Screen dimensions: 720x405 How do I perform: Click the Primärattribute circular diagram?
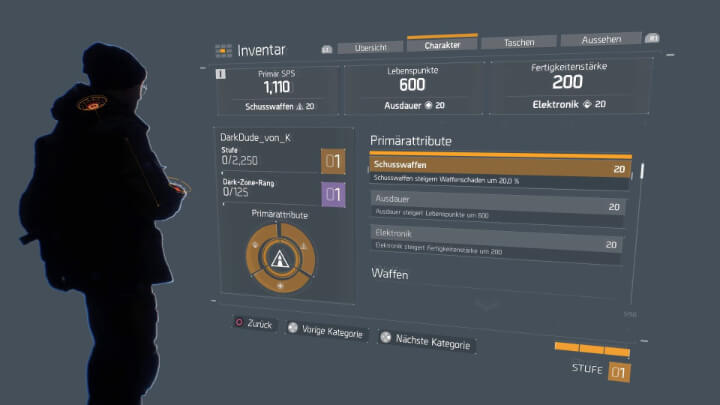281,256
